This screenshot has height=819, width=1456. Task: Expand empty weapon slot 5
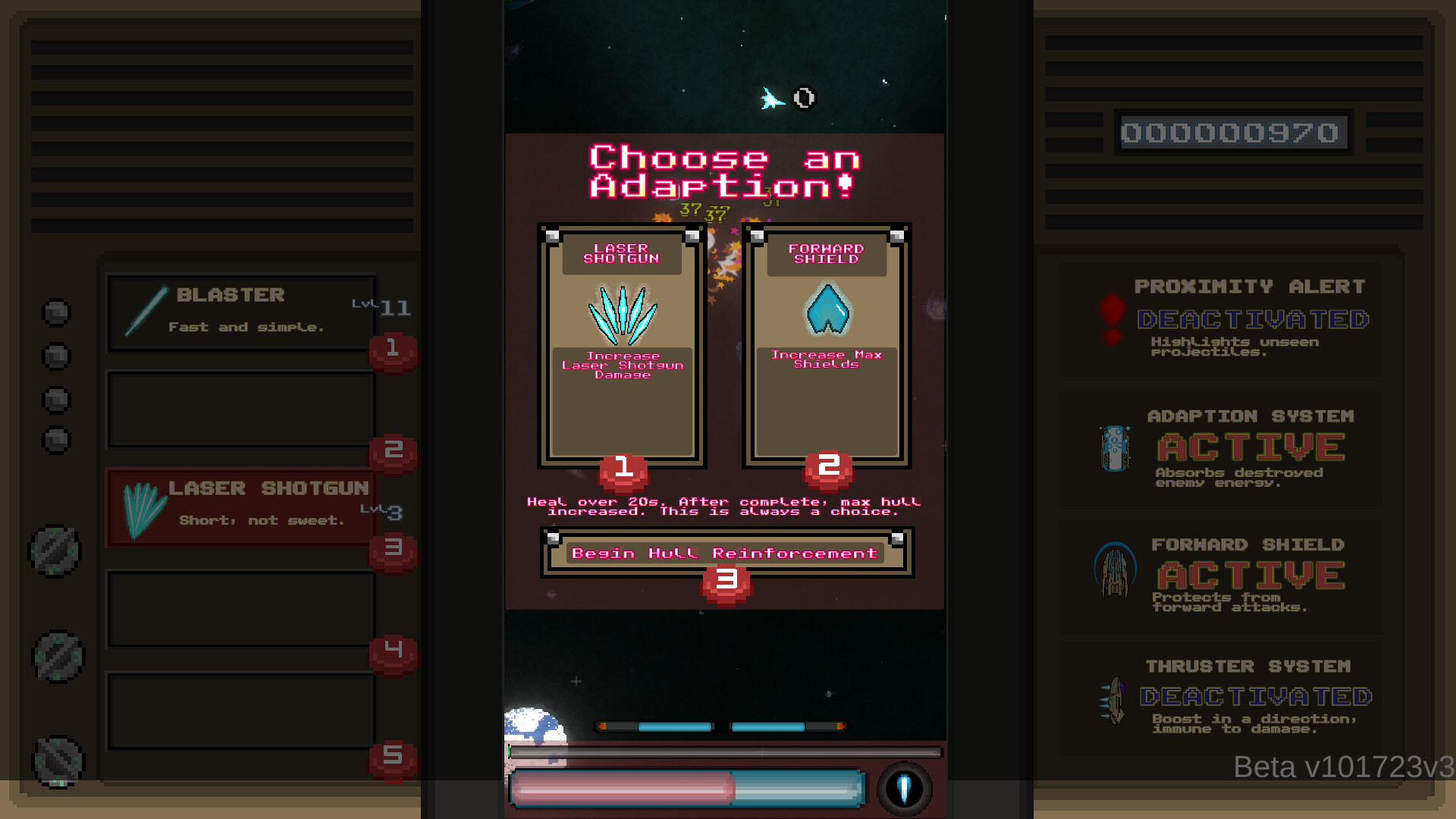pyautogui.click(x=240, y=711)
